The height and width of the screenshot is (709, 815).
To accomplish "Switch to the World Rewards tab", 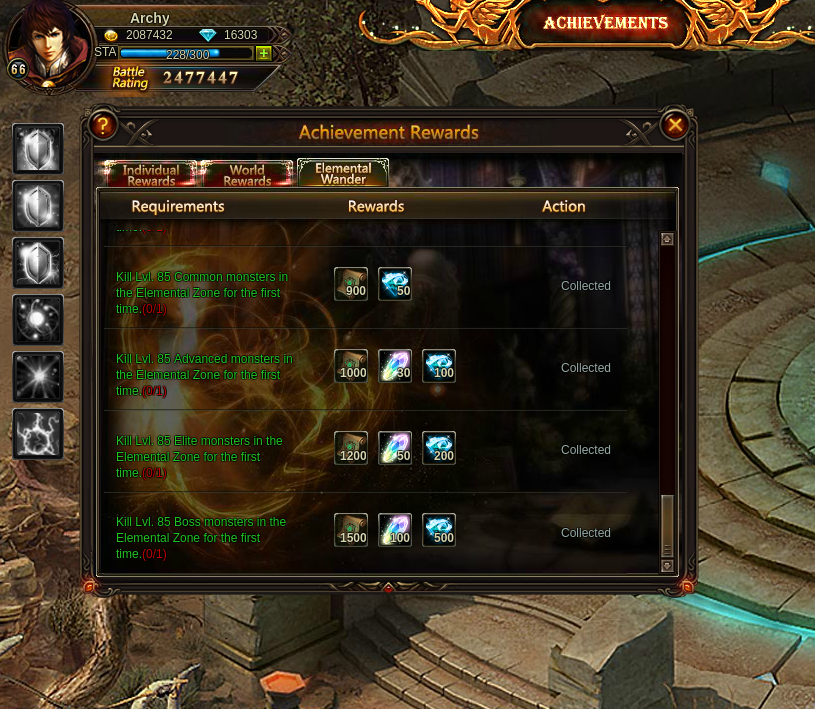I will (x=247, y=175).
